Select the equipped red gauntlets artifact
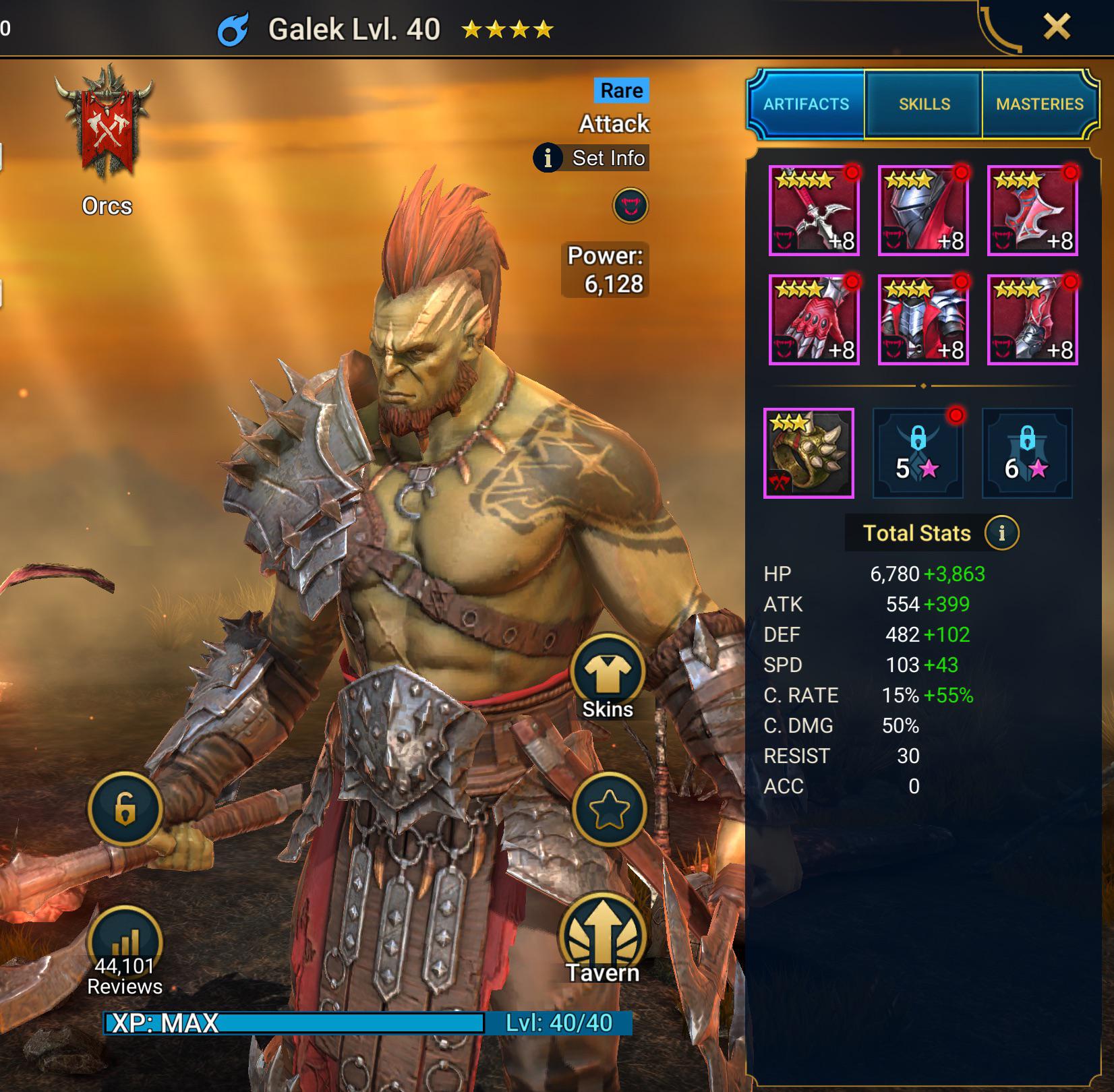 click(x=814, y=320)
